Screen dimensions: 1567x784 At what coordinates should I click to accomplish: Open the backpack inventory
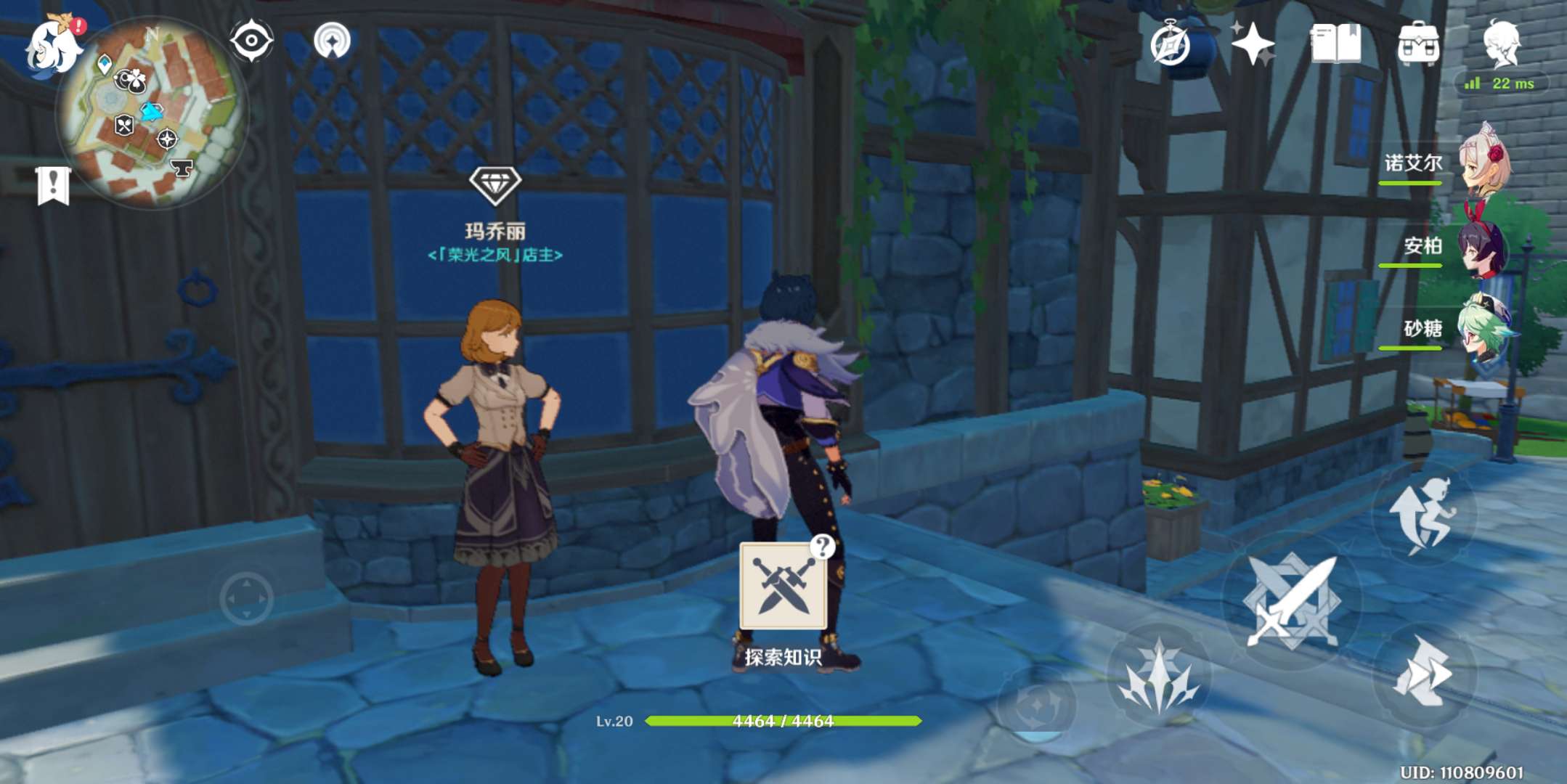1417,44
